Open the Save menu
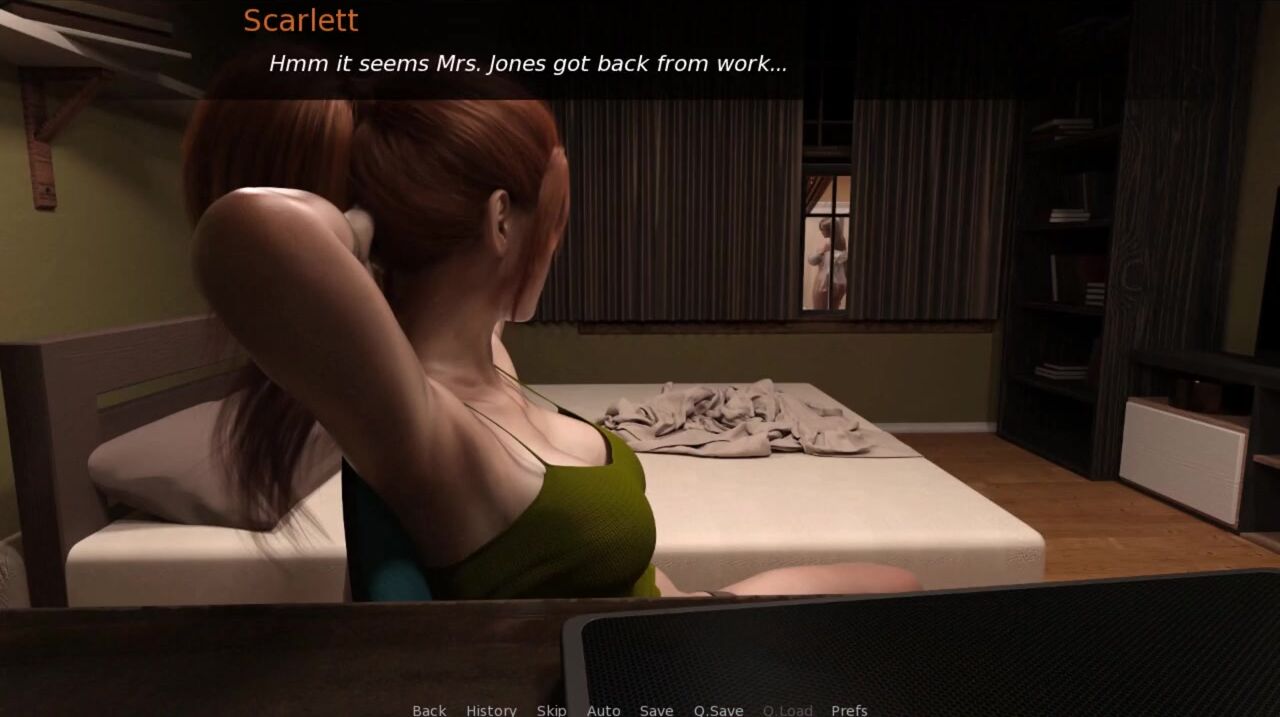This screenshot has width=1280, height=717. (656, 710)
